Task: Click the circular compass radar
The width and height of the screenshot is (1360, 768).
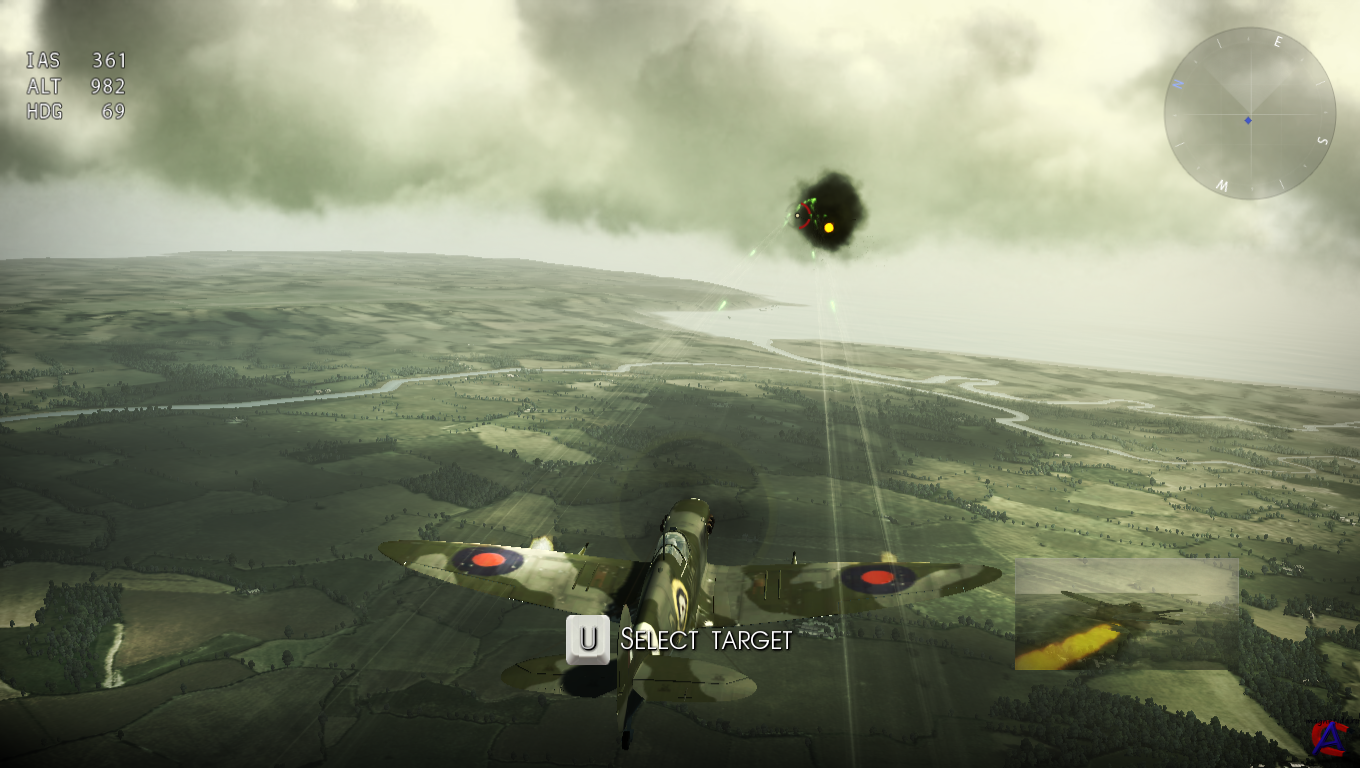Action: pos(1249,113)
